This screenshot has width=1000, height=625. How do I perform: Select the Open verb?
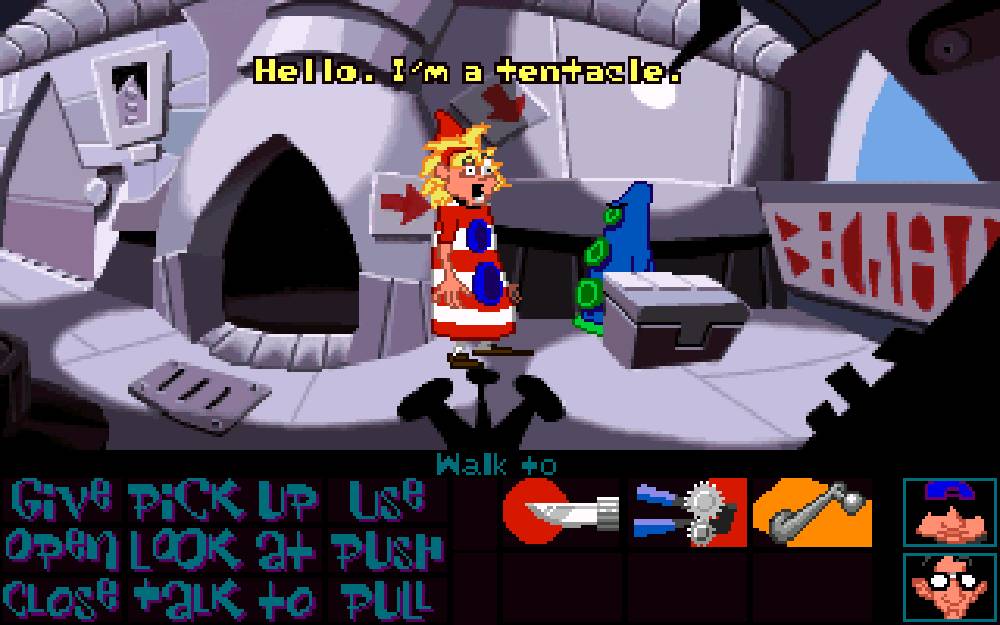(60, 547)
